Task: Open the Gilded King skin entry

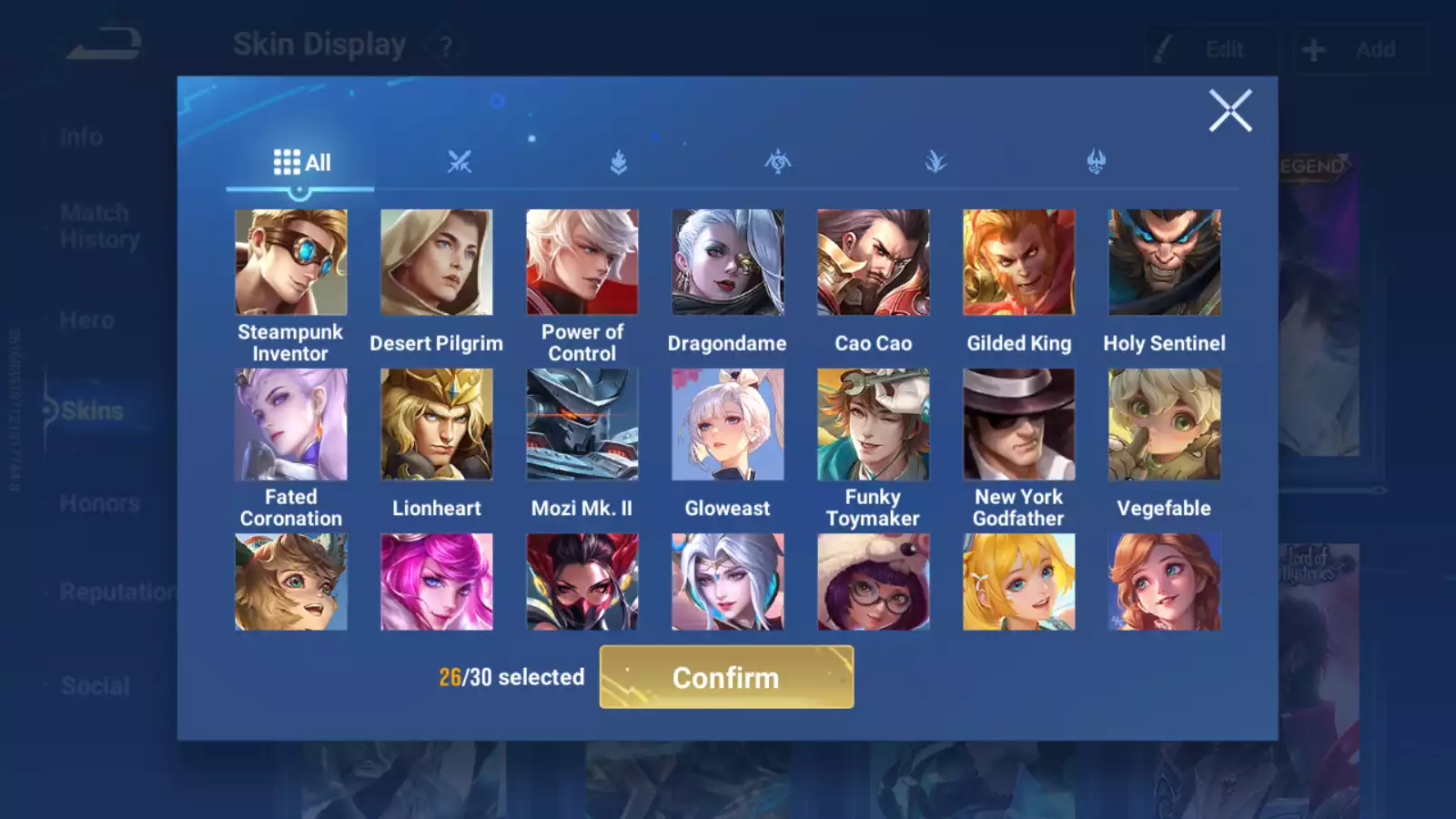Action: [1018, 262]
